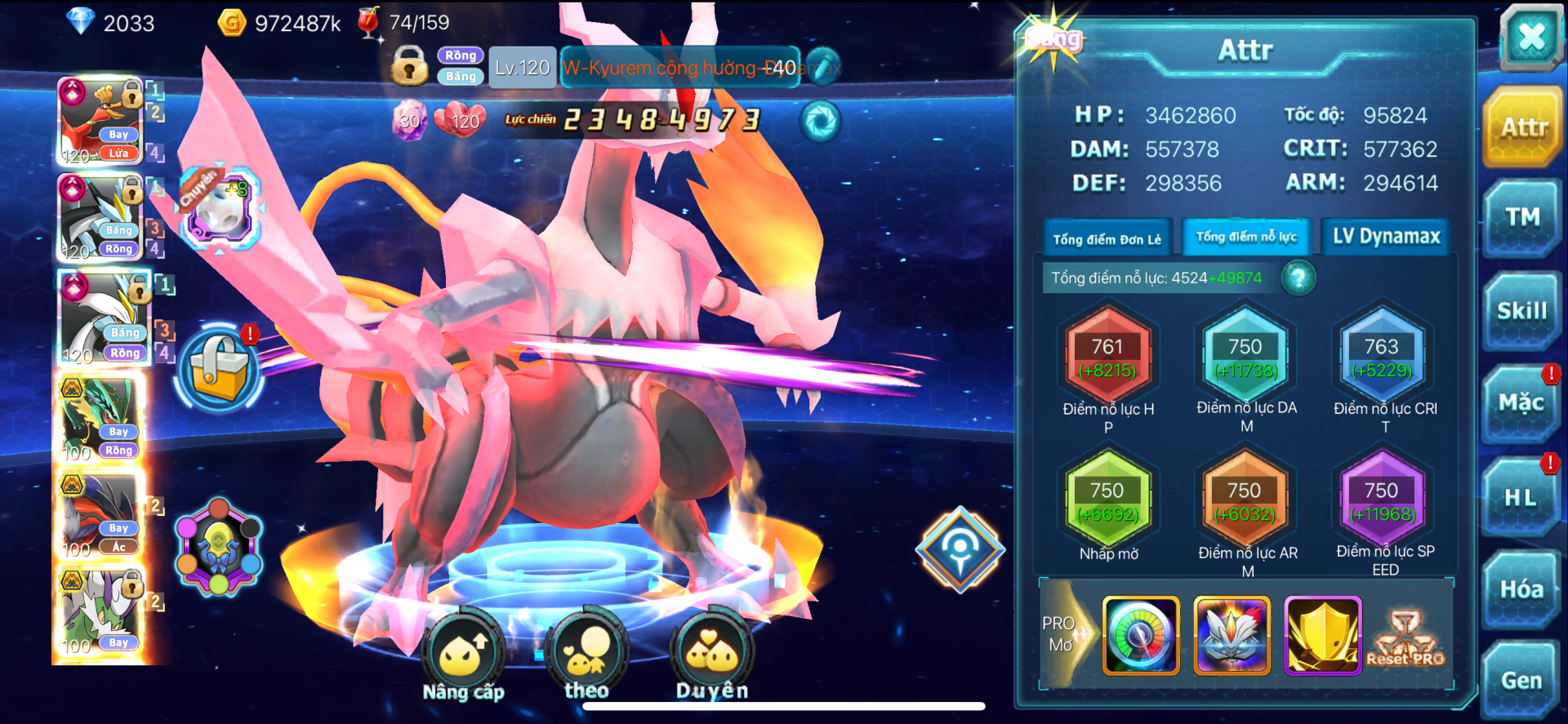The width and height of the screenshot is (1568, 724).
Task: Open the Nâng cấp upgrade button
Action: [464, 655]
